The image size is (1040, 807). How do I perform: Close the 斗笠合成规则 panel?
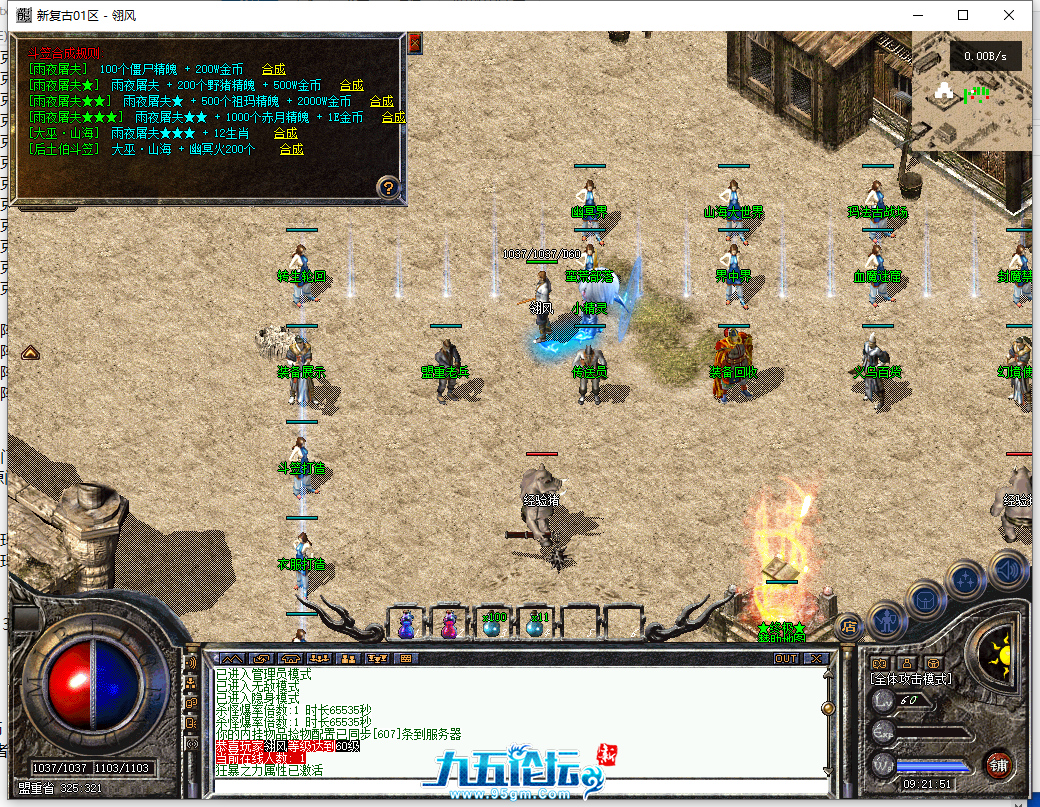(x=414, y=43)
